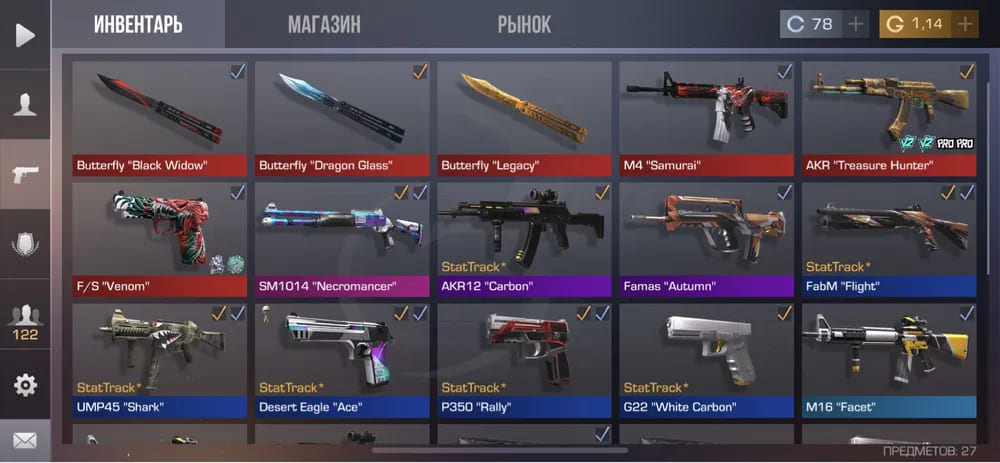The height and width of the screenshot is (463, 1000).
Task: Open the player profile icon
Action: pyautogui.click(x=25, y=104)
